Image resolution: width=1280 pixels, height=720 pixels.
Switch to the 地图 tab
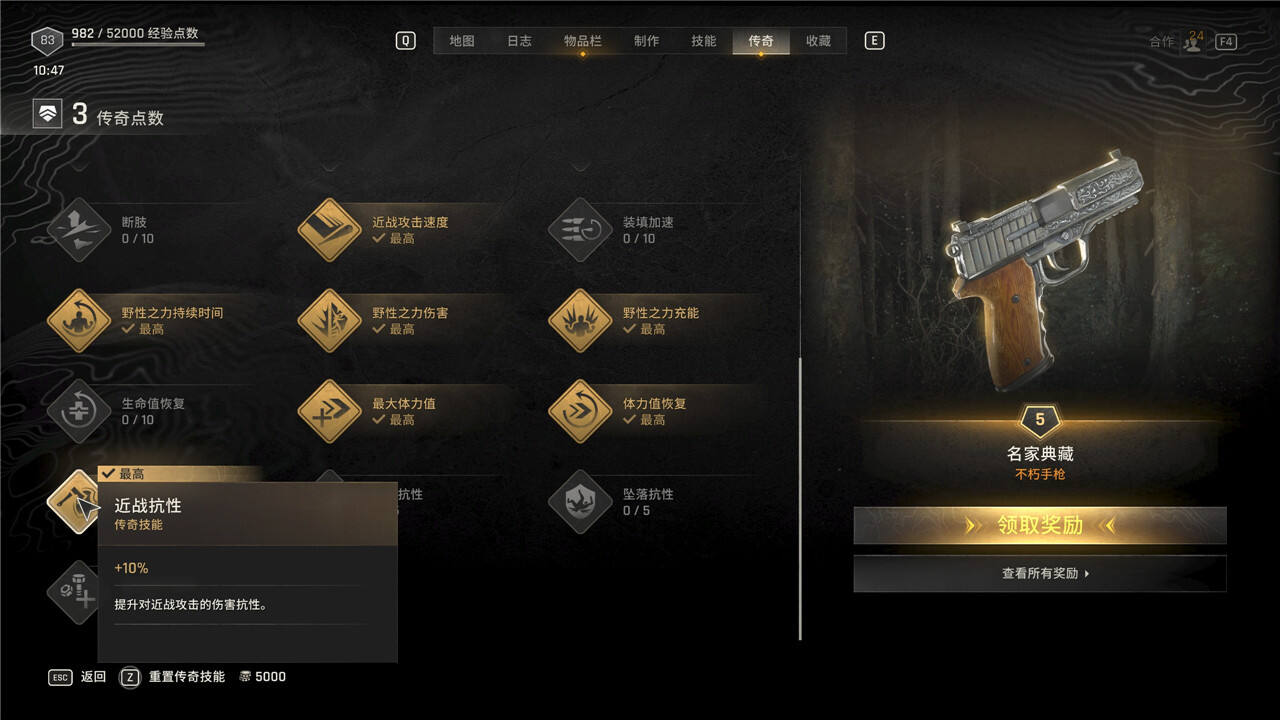461,41
